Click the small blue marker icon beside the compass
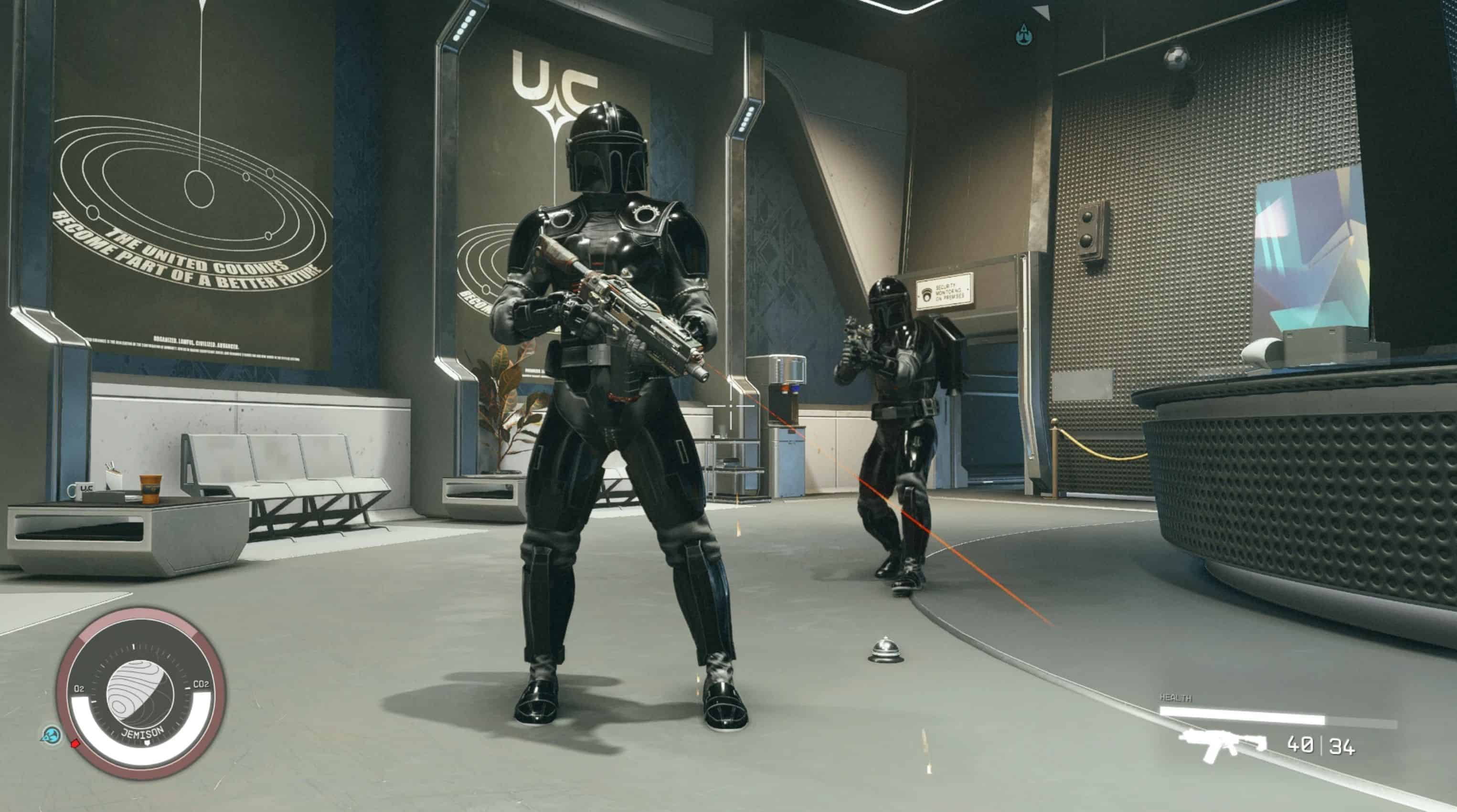The image size is (1457, 812). [x=52, y=735]
